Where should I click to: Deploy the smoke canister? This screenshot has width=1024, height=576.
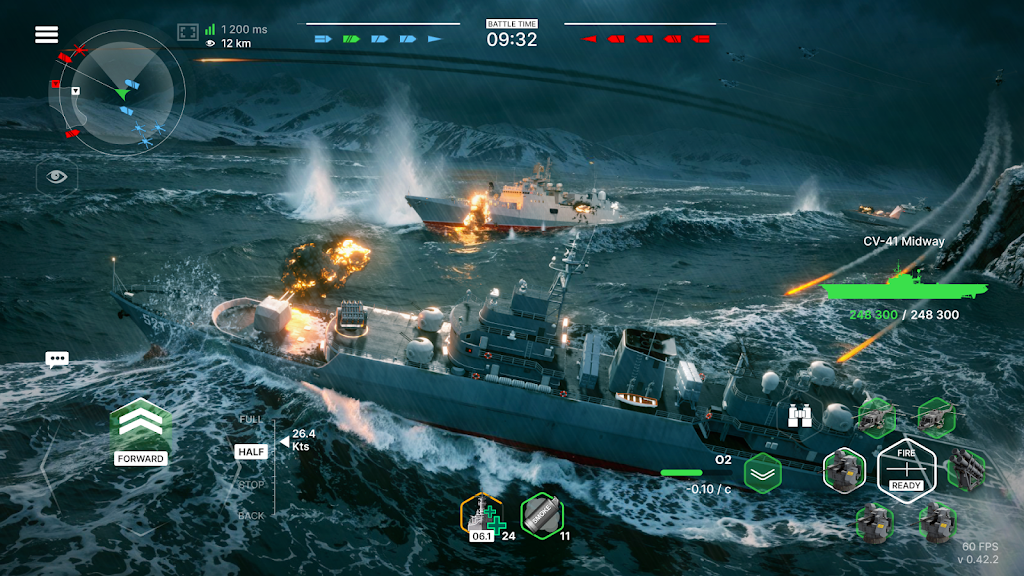click(x=542, y=515)
